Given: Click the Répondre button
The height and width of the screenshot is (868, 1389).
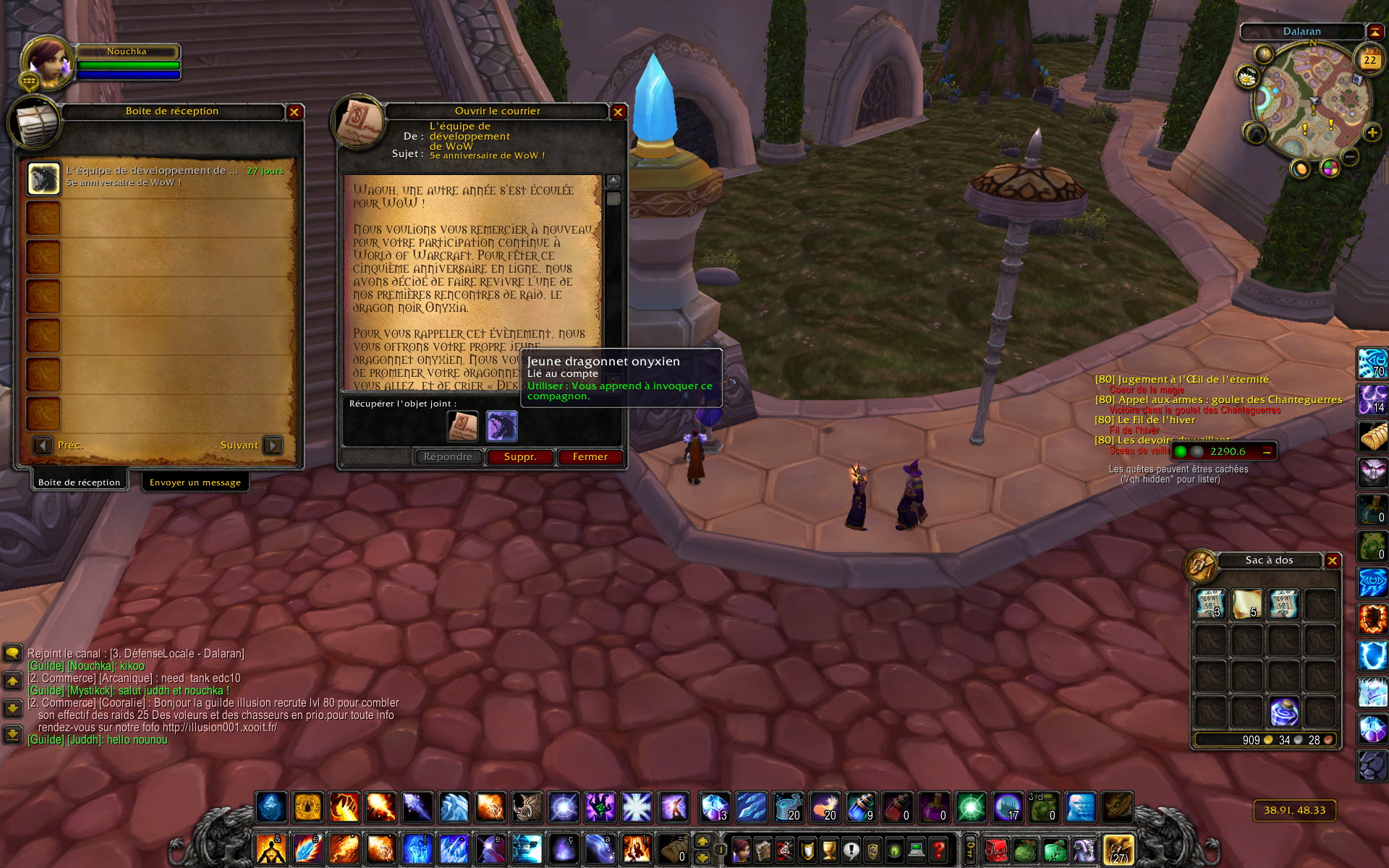Looking at the screenshot, I should point(448,457).
